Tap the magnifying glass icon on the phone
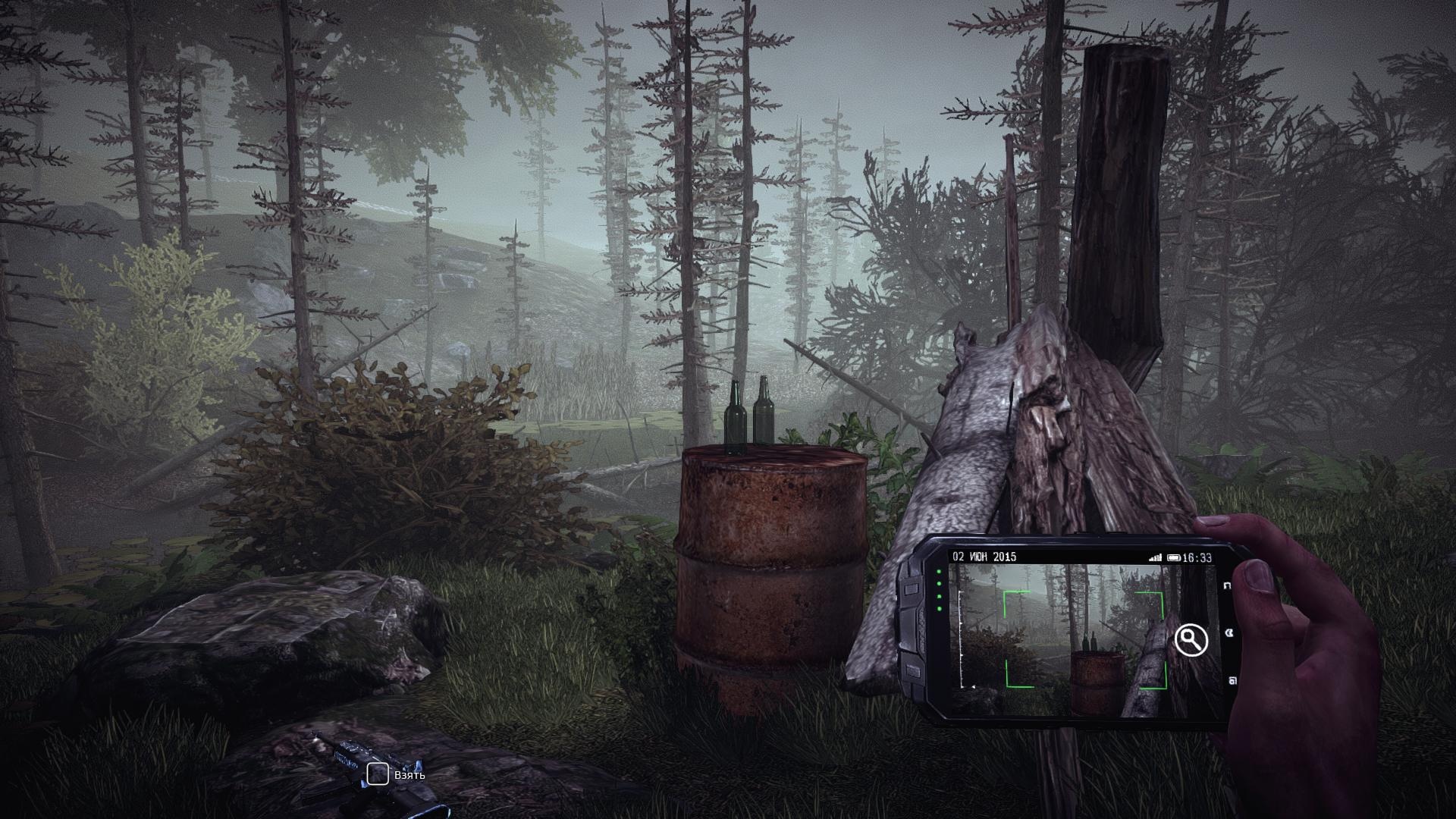This screenshot has height=819, width=1456. pos(1191,640)
